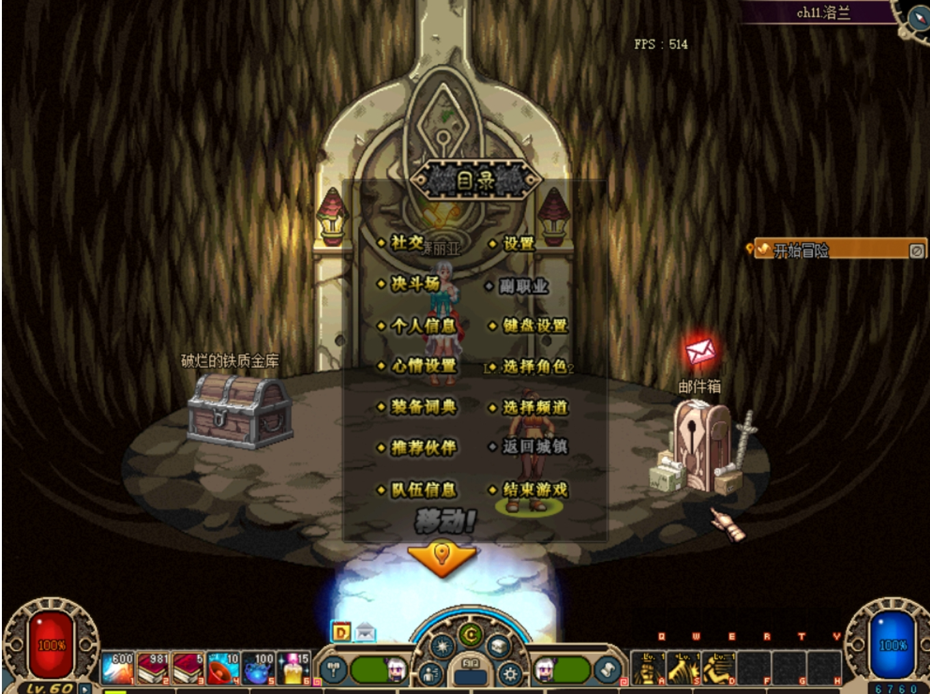This screenshot has width=930, height=694.
Task: Open 键盘设置 (Keyboard Settings)
Action: click(534, 326)
